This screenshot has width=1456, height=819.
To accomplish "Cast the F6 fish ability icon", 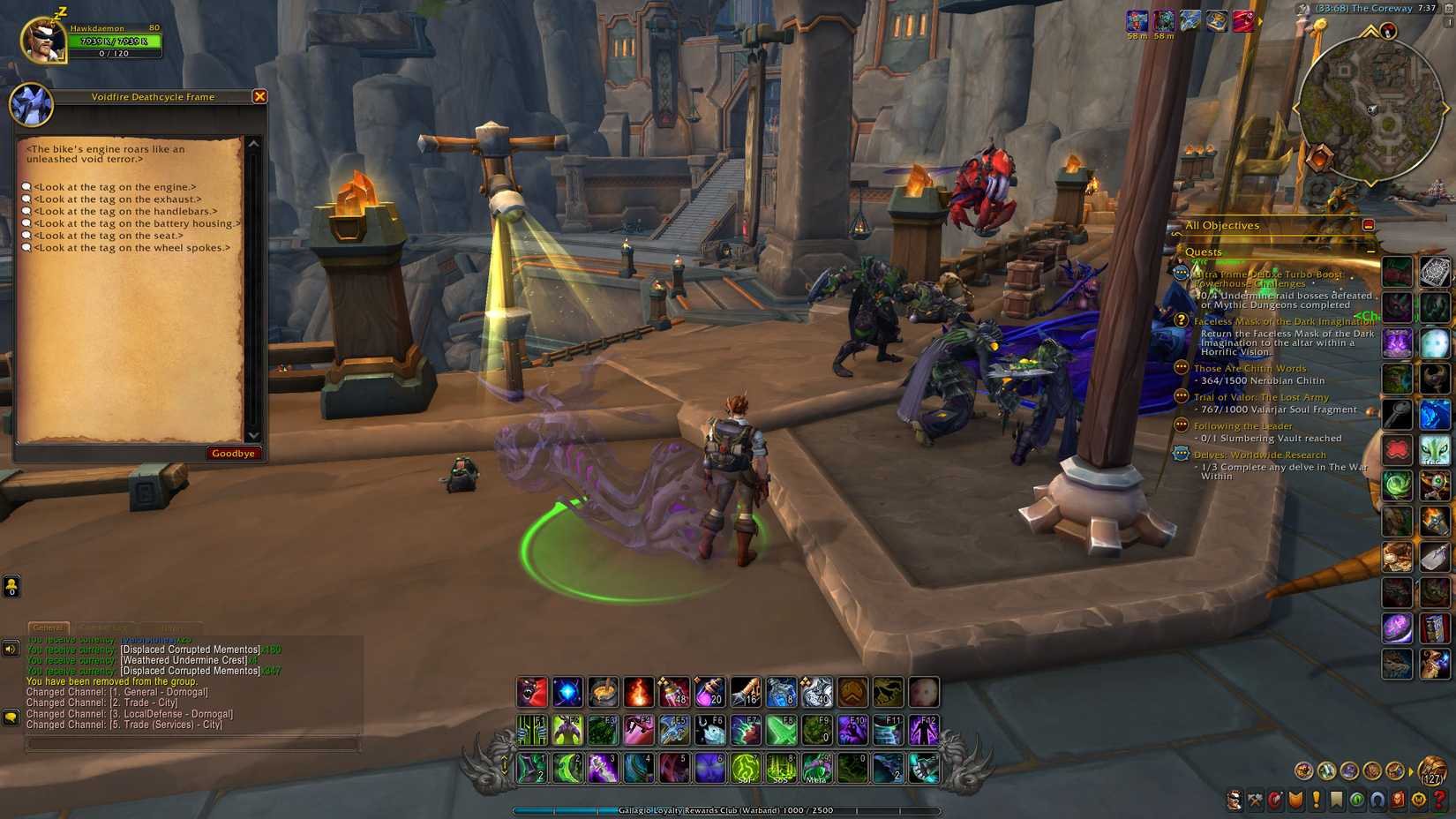I will (x=710, y=729).
